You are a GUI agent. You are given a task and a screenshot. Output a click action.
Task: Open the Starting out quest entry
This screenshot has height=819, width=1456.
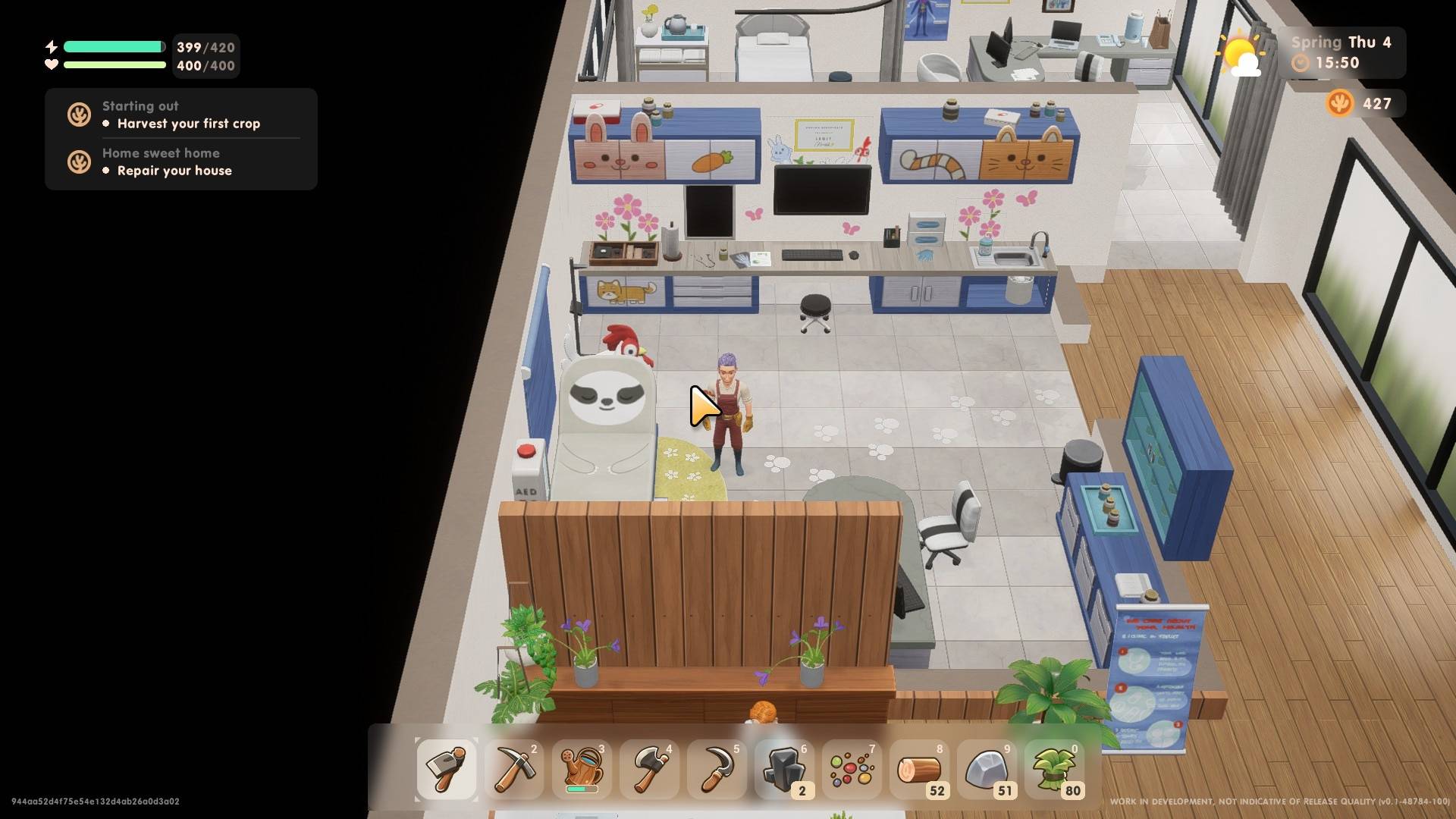tap(180, 115)
